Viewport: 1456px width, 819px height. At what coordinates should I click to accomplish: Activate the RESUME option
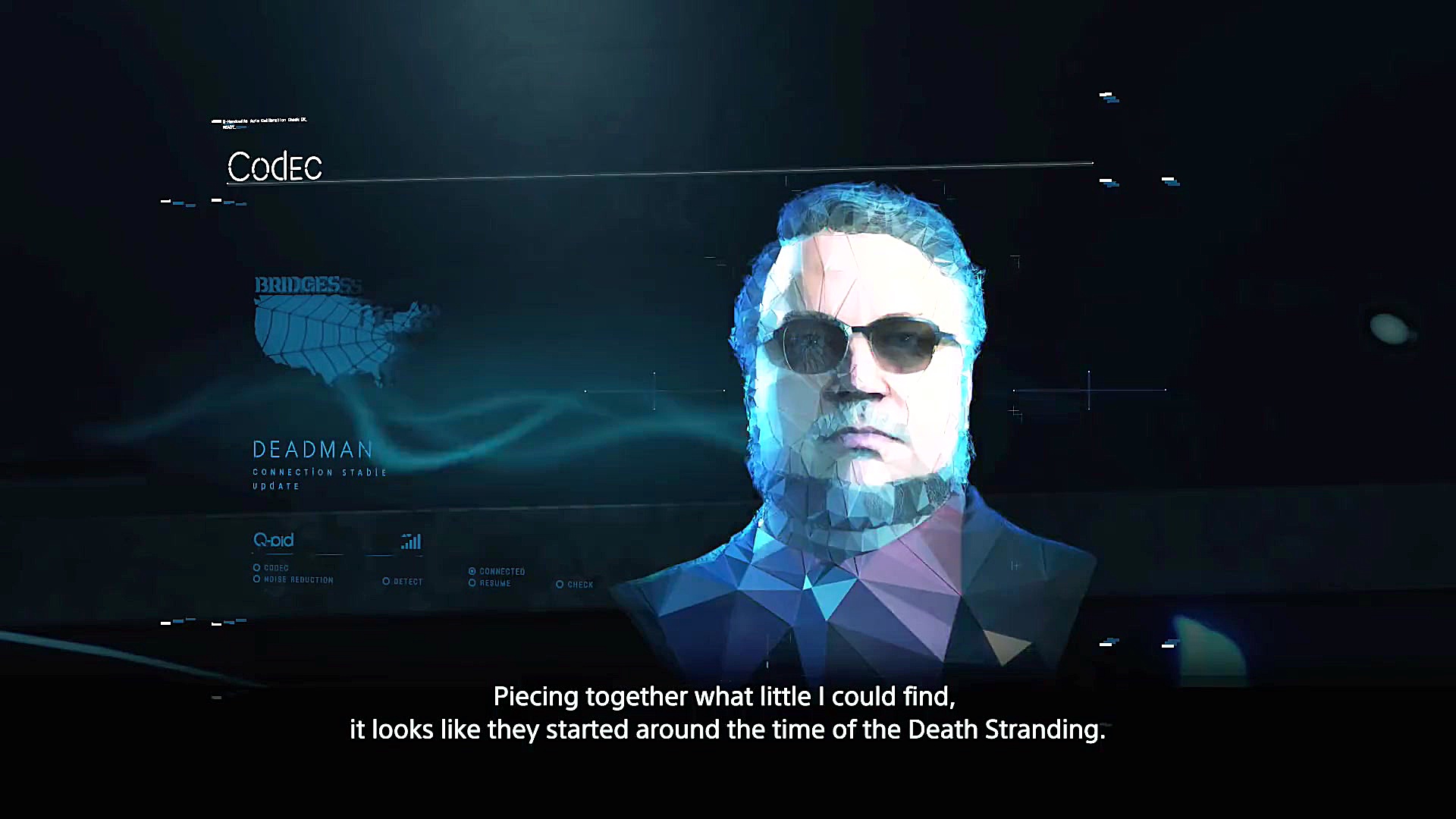pyautogui.click(x=473, y=583)
